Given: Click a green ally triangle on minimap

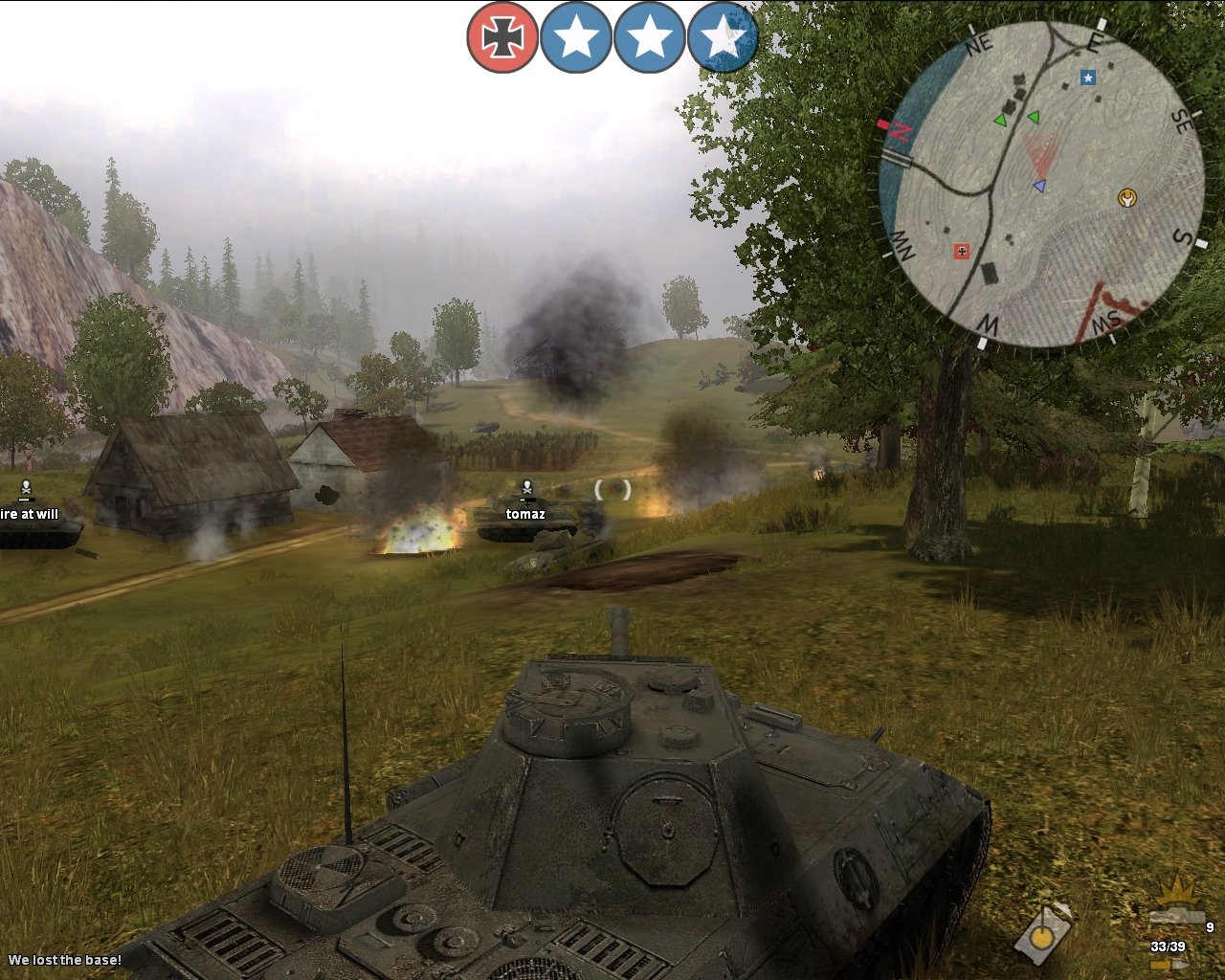Looking at the screenshot, I should [1003, 120].
